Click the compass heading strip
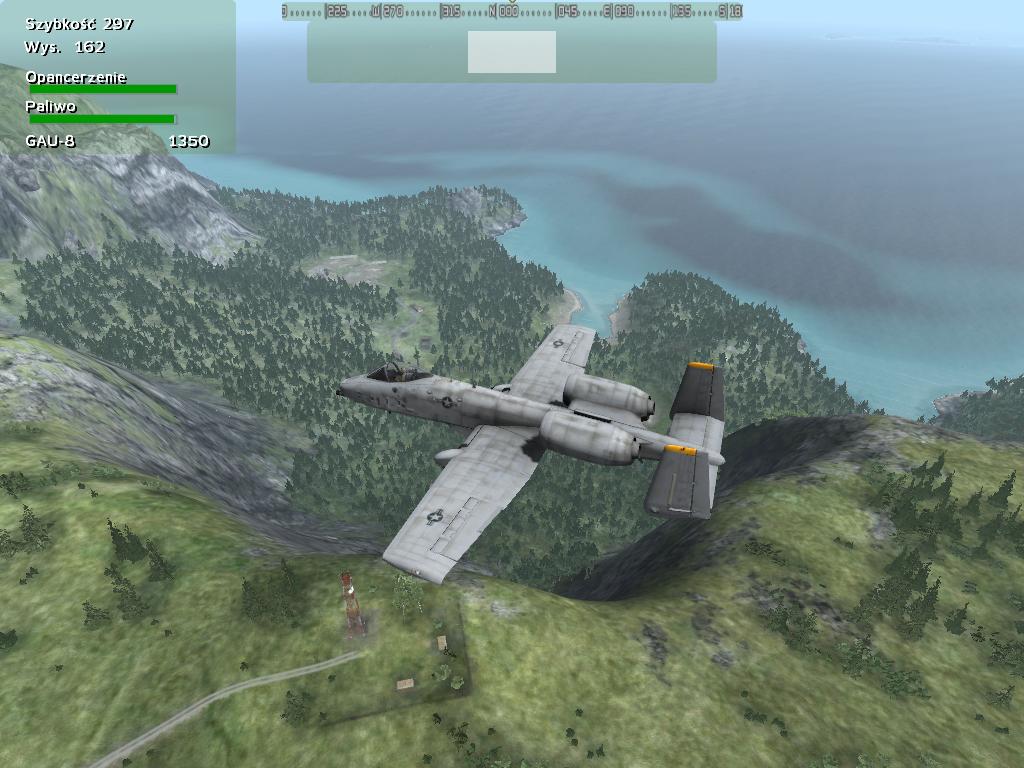Viewport: 1024px width, 768px height. coord(511,11)
